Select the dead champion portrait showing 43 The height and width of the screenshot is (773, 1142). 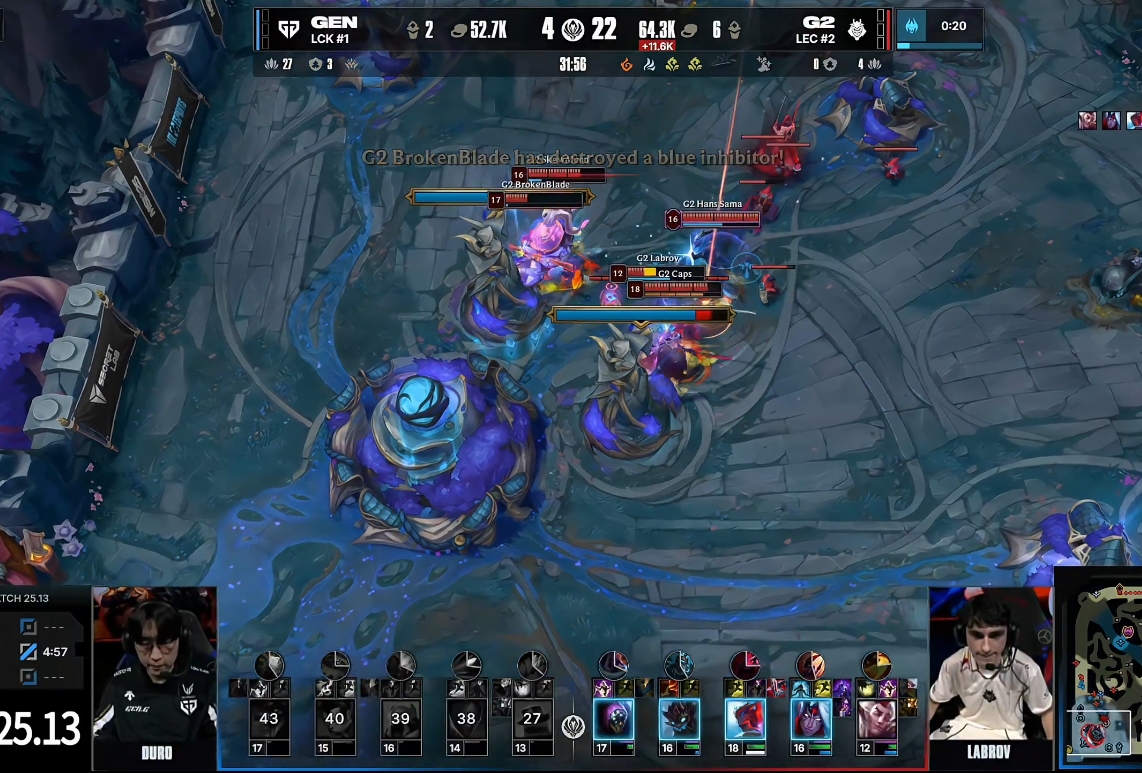(x=269, y=718)
